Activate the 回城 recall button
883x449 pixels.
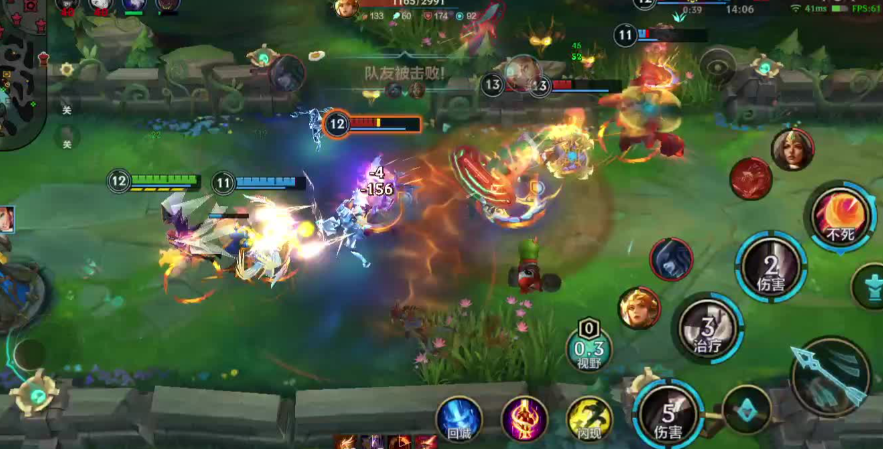459,418
